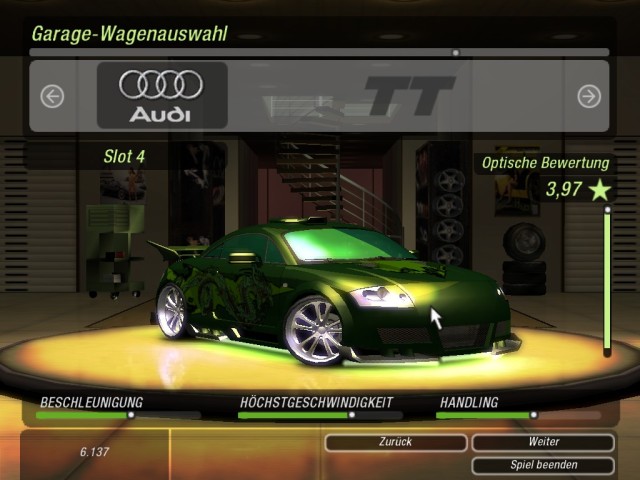Quit via the Spiel beenden button

pos(543,465)
